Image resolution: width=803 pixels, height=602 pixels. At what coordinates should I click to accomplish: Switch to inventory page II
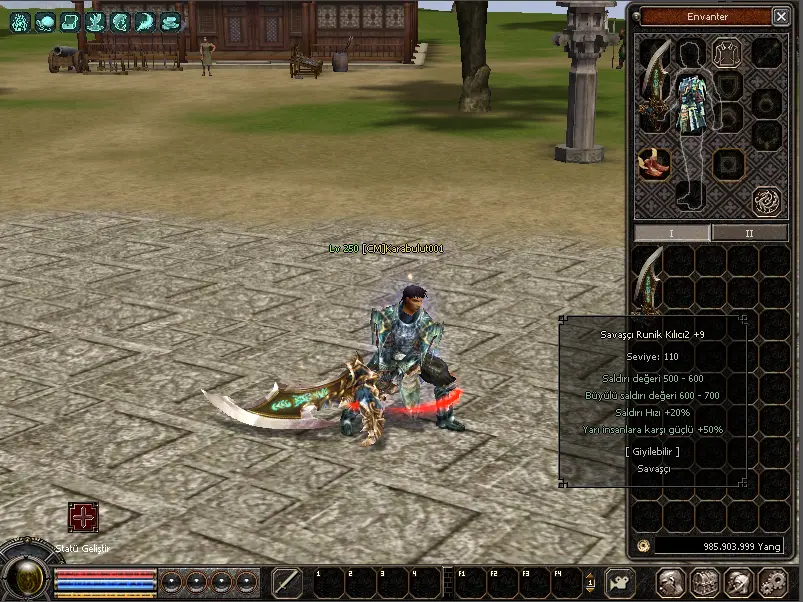(749, 233)
